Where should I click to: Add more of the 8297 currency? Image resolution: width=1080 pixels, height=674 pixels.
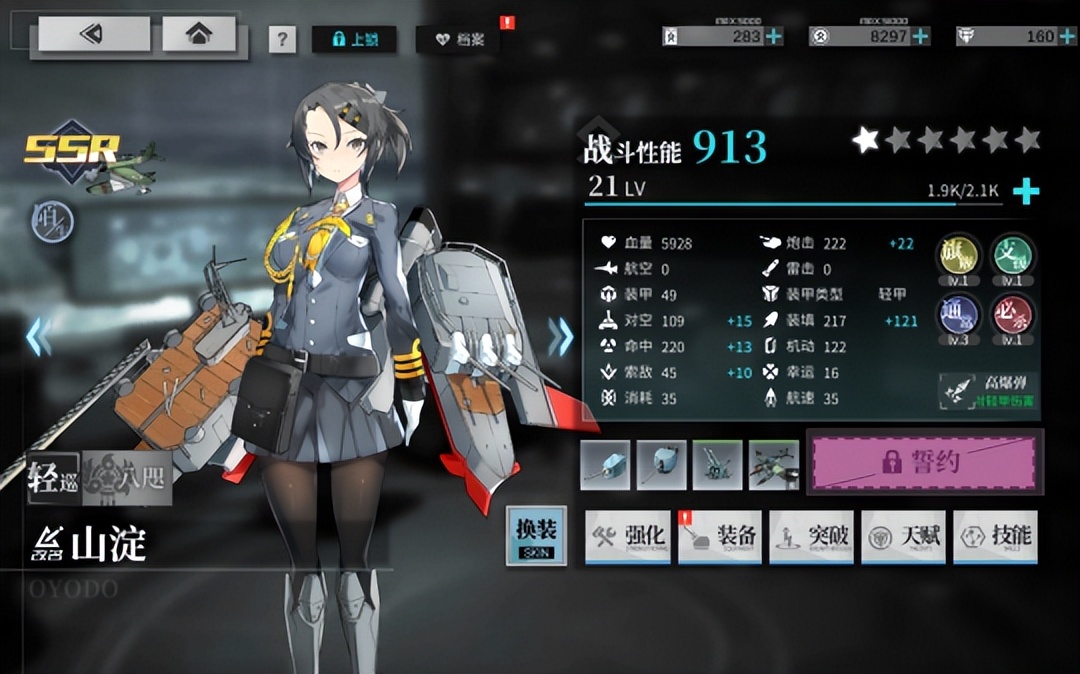pyautogui.click(x=920, y=36)
